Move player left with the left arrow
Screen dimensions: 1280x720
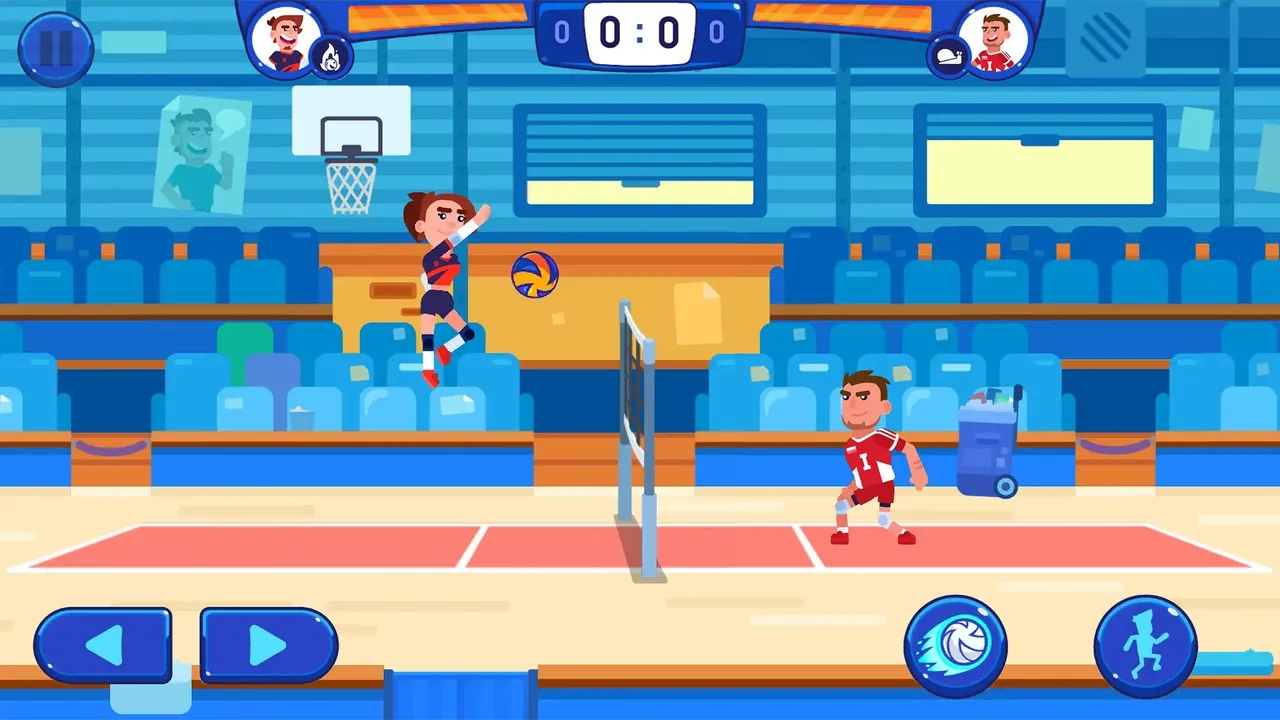(103, 645)
